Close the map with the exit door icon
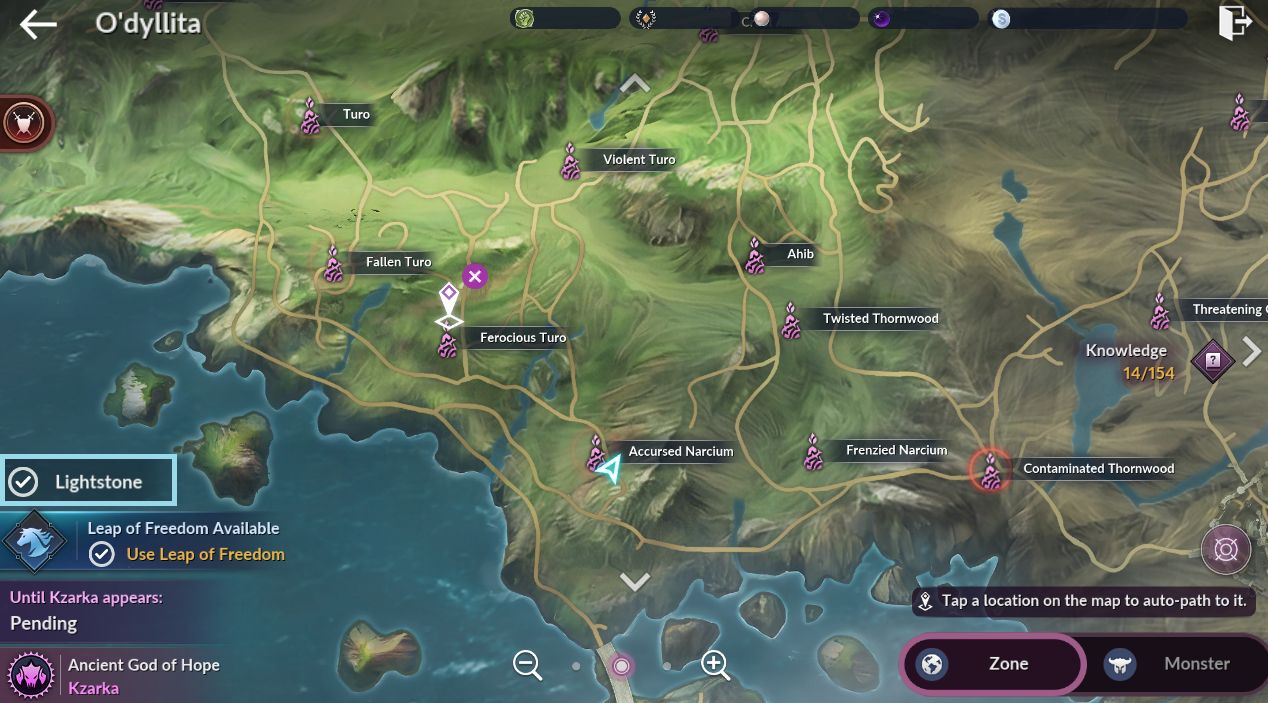1268x703 pixels. coord(1235,23)
